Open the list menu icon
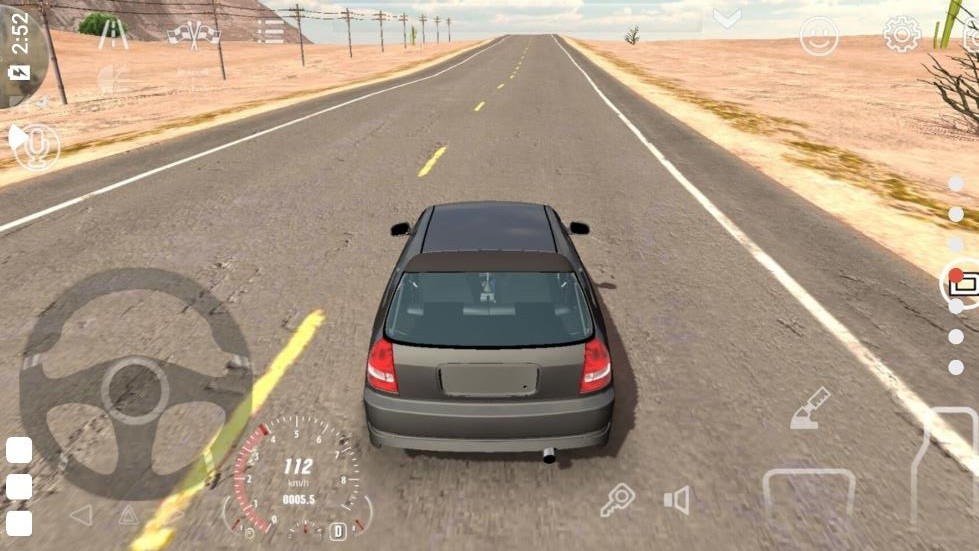The width and height of the screenshot is (979, 551). coord(270,31)
